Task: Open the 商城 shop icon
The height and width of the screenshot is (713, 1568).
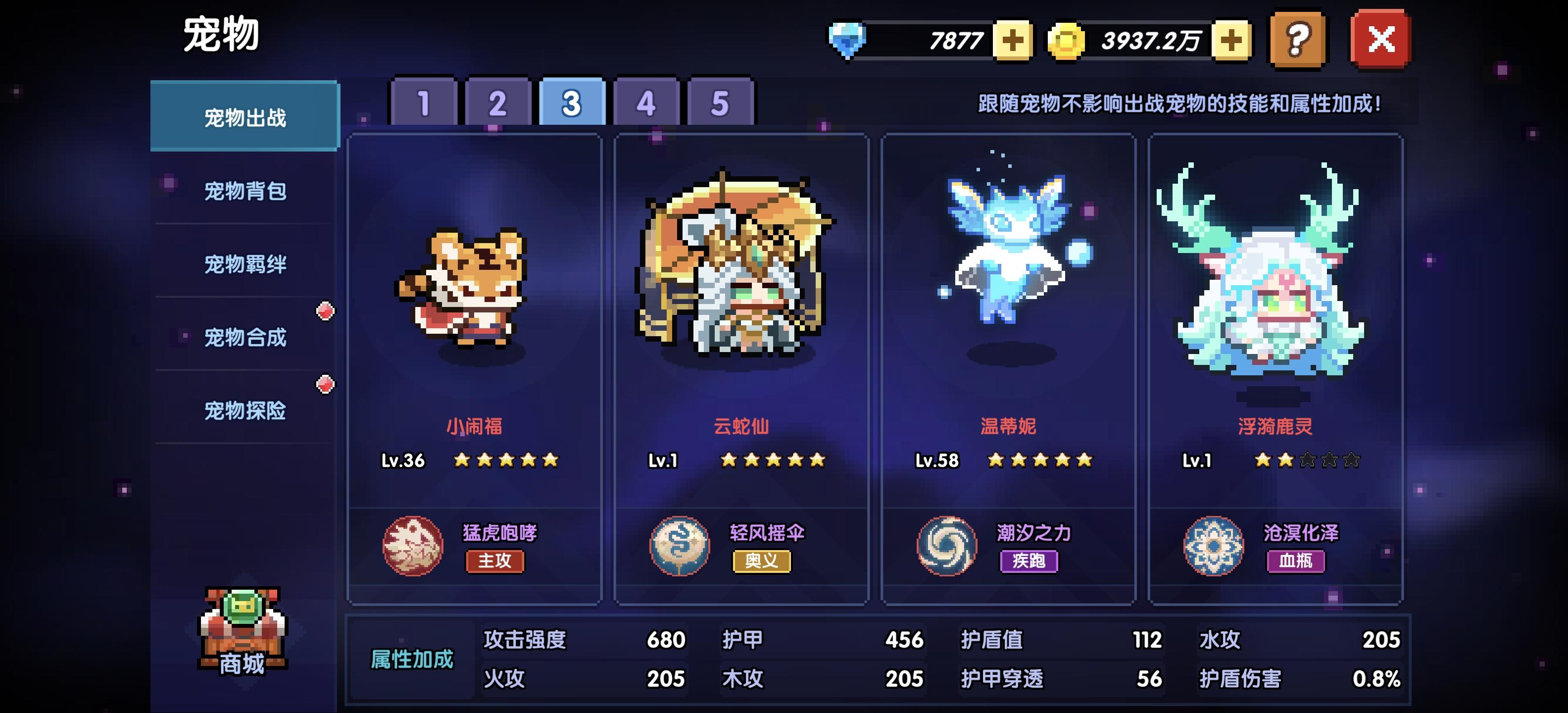Action: point(242,633)
